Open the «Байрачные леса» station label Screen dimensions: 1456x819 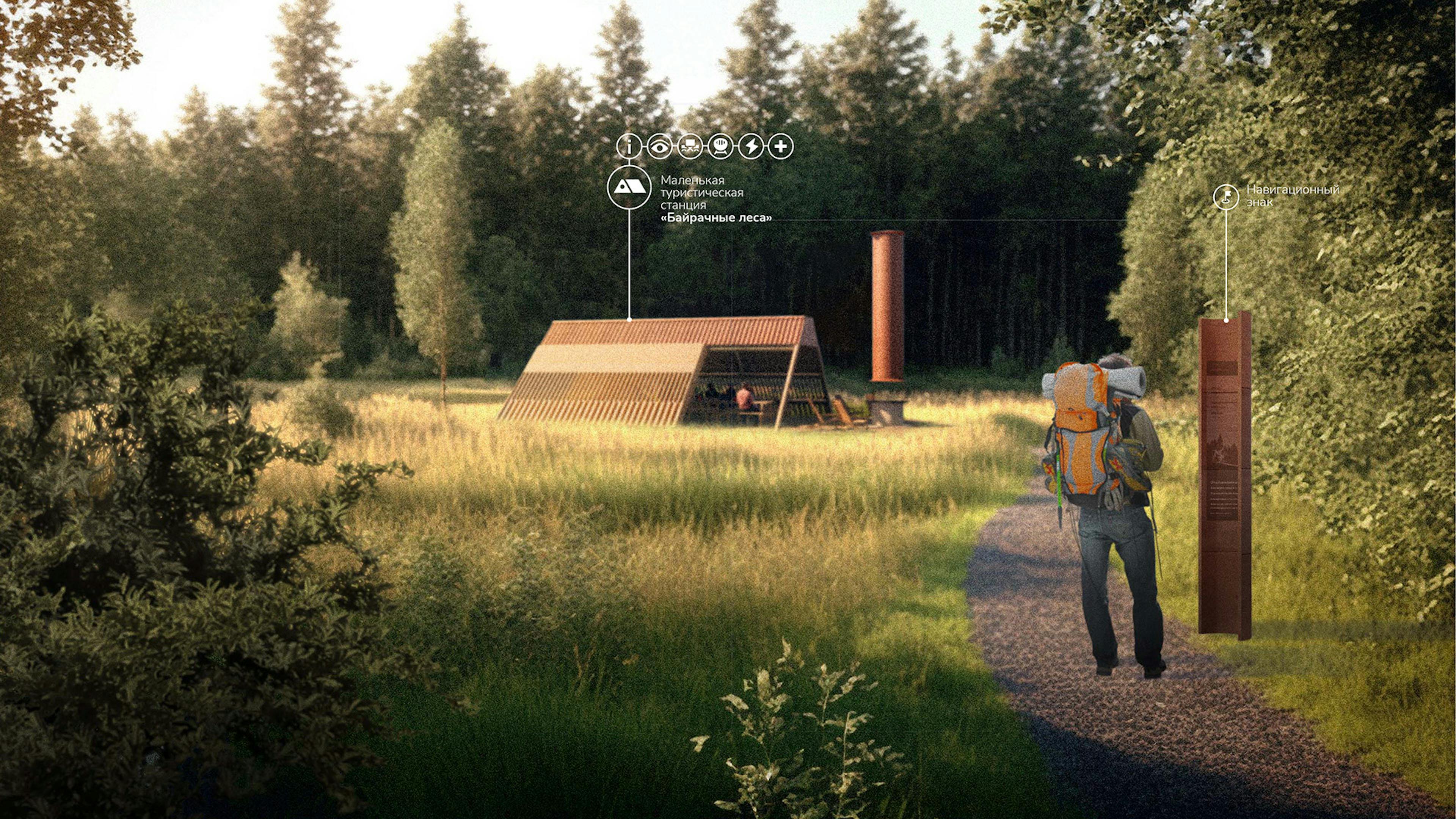pyautogui.click(x=716, y=218)
